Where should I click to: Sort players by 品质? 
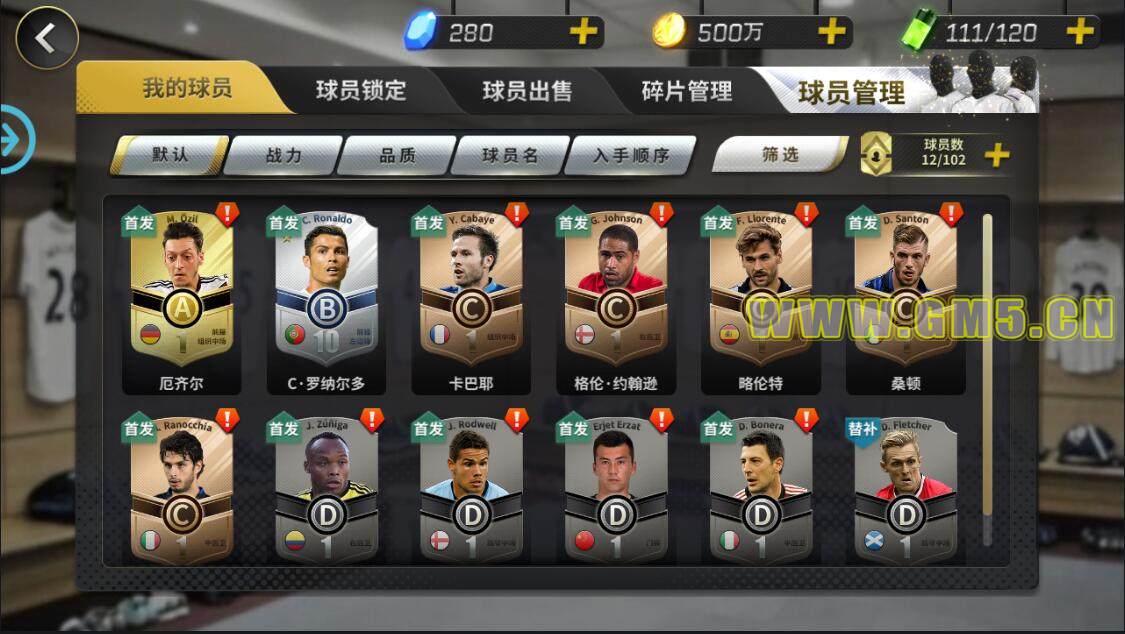pyautogui.click(x=397, y=155)
